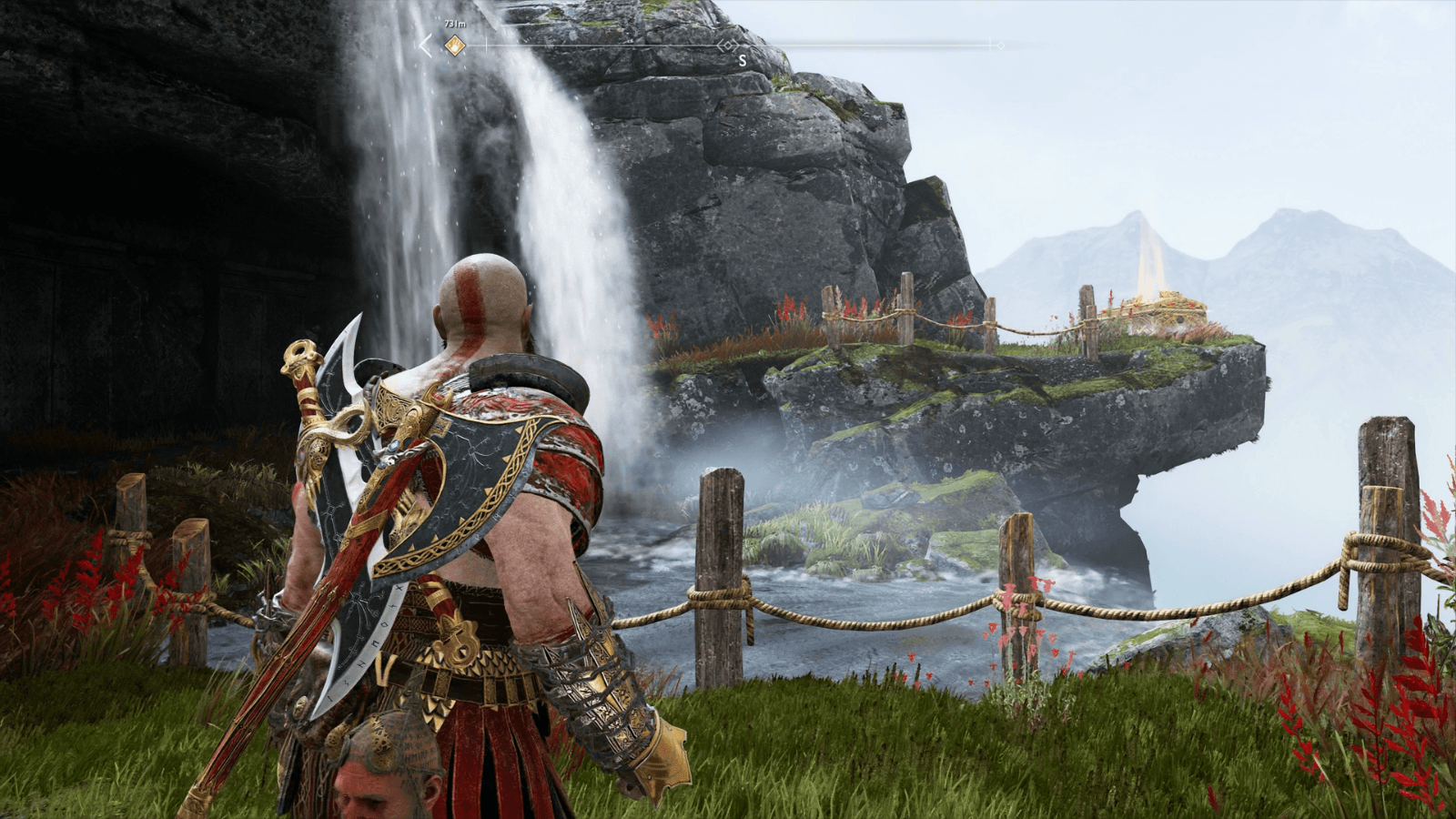Select the center compass reticle marker
The height and width of the screenshot is (819, 1456).
click(728, 45)
